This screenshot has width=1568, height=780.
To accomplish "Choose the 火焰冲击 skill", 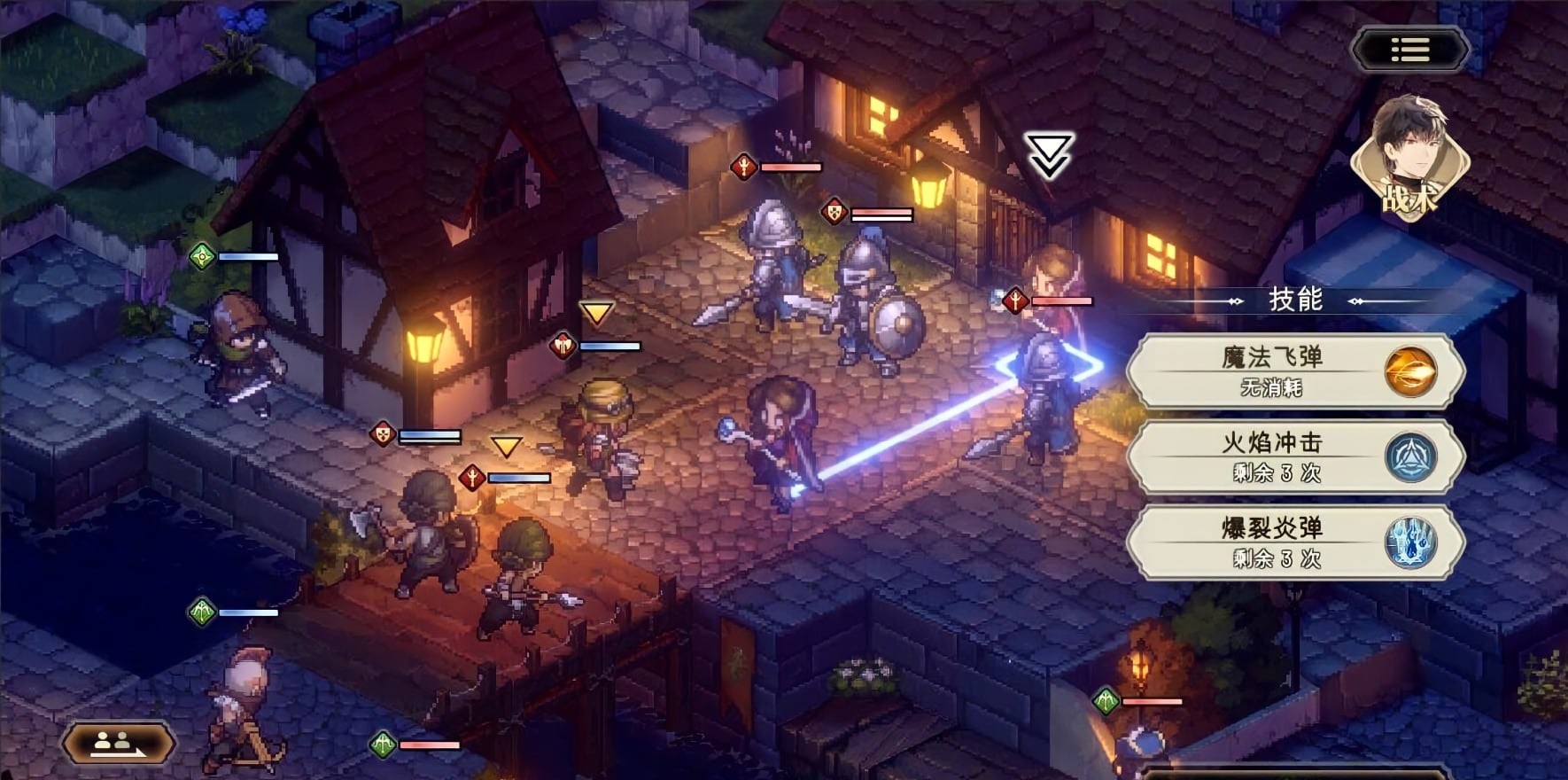I will pyautogui.click(x=1295, y=456).
